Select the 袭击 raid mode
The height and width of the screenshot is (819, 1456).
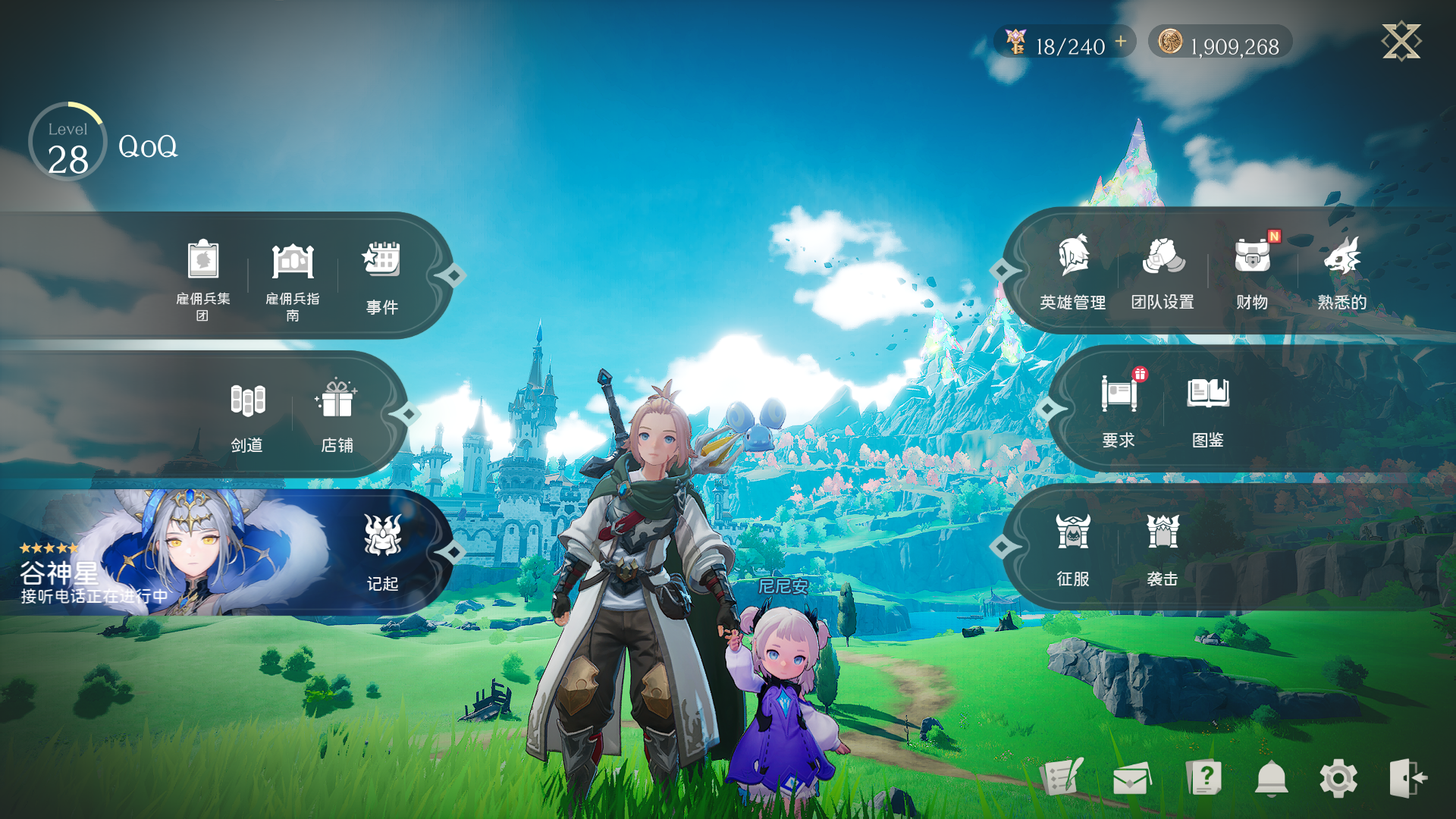click(x=1163, y=549)
